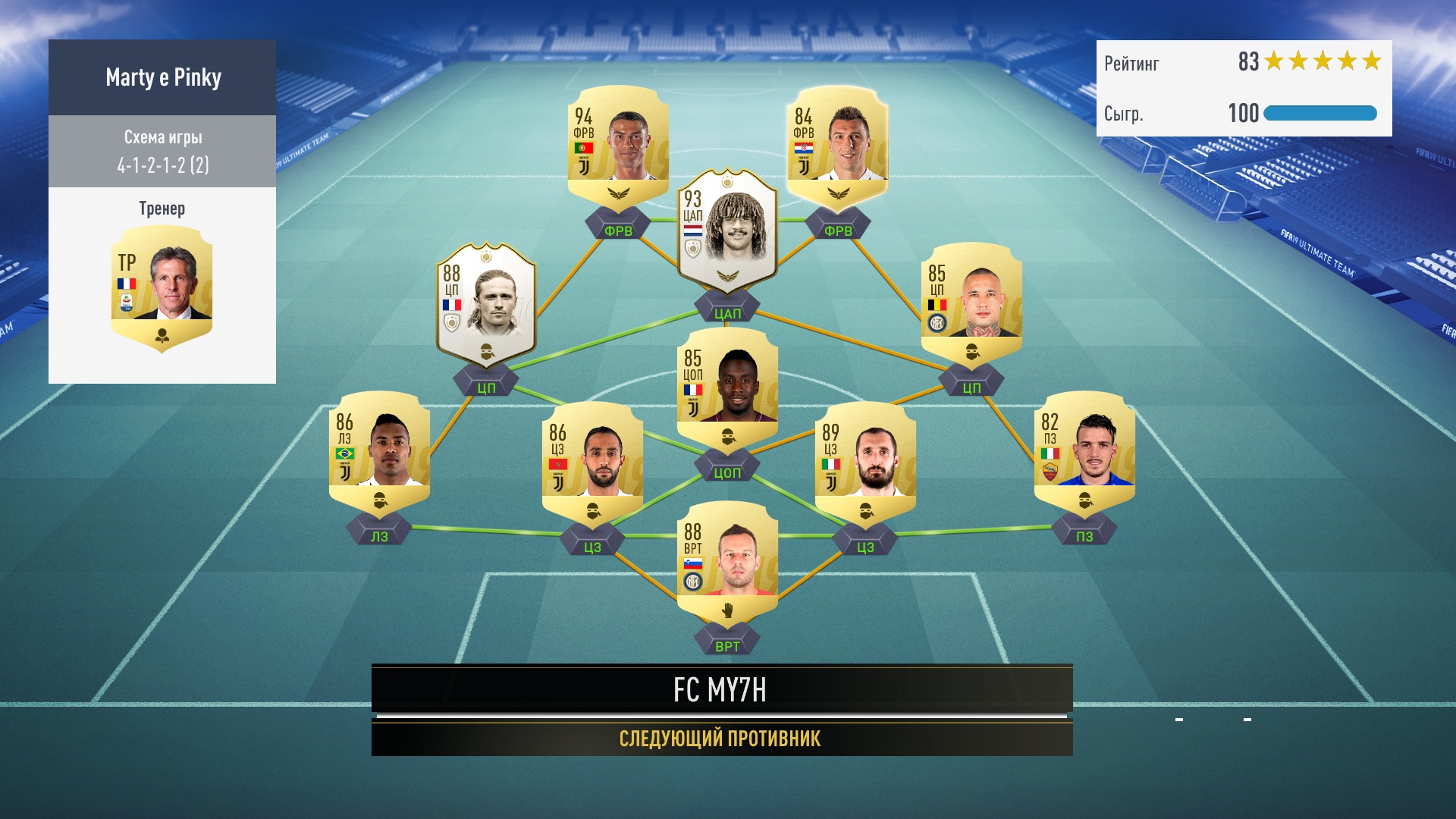Choose the 93-rated ЦАП icon card
Image resolution: width=1456 pixels, height=819 pixels.
pos(727,227)
